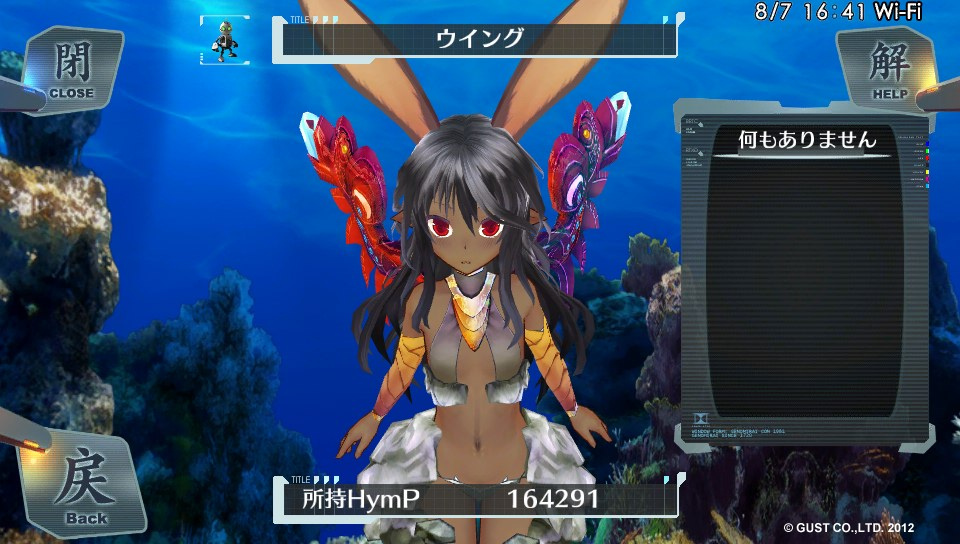Viewport: 960px width, 544px height.
Task: Click the ウイング category title bar
Action: click(479, 40)
